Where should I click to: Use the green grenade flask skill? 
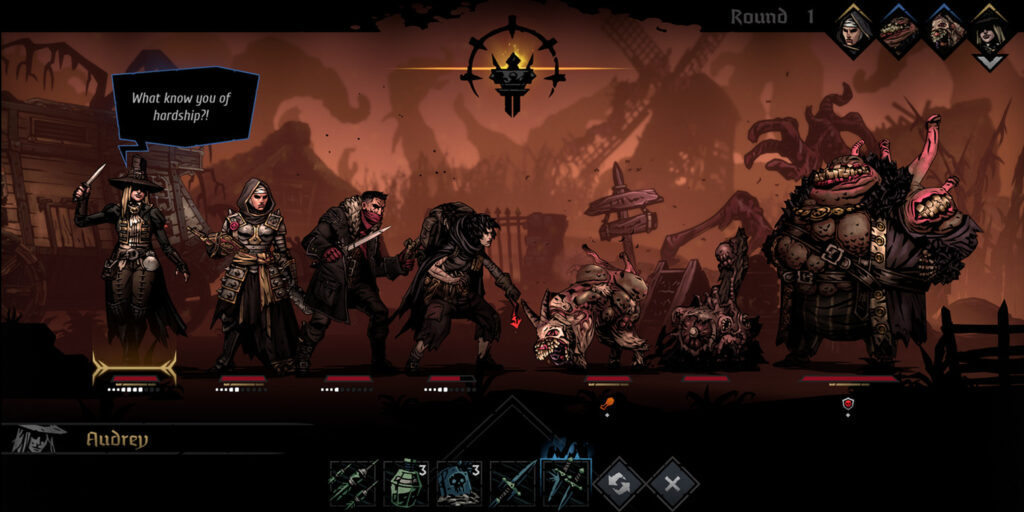407,483
